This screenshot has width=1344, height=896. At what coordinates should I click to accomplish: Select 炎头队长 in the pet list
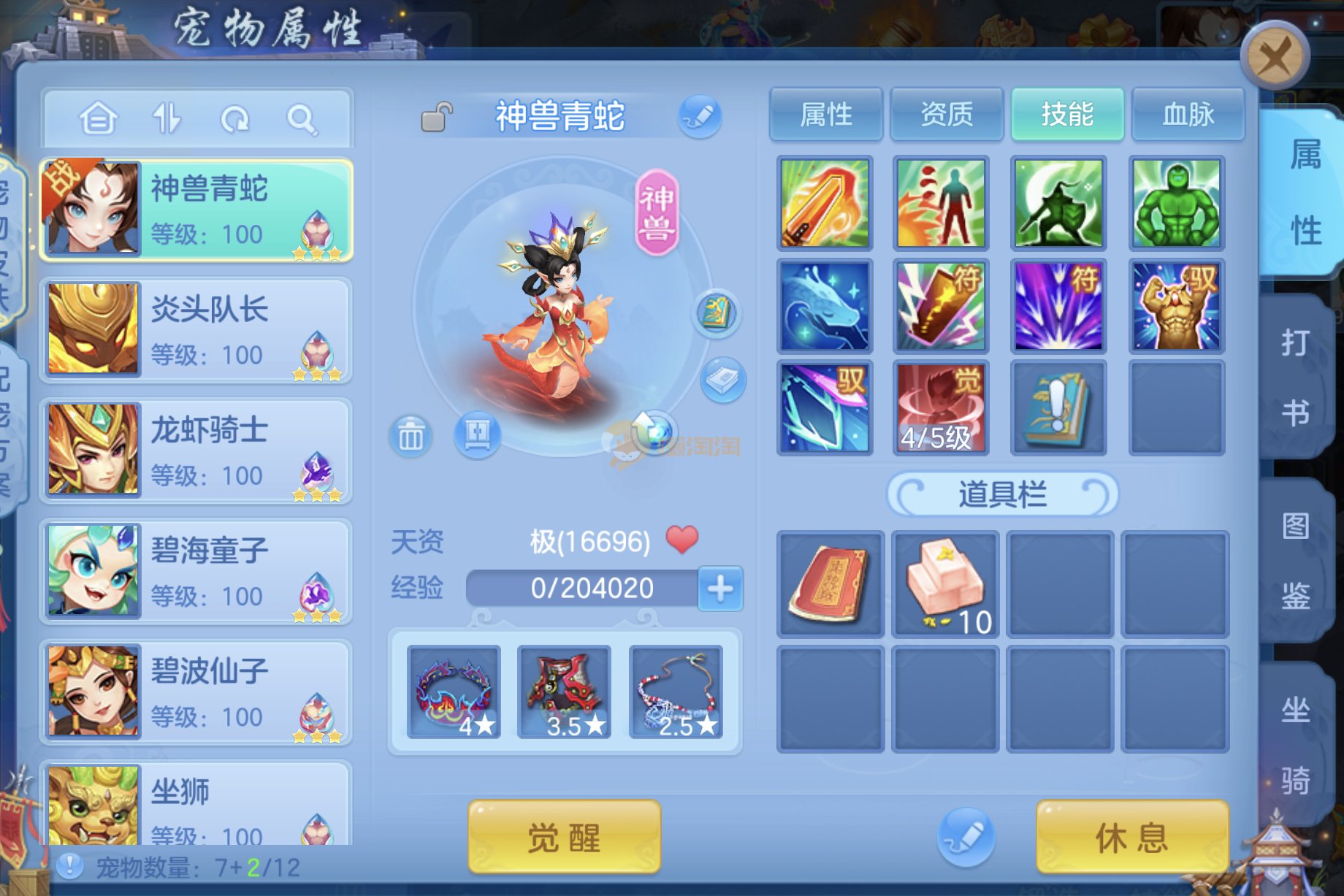point(196,330)
